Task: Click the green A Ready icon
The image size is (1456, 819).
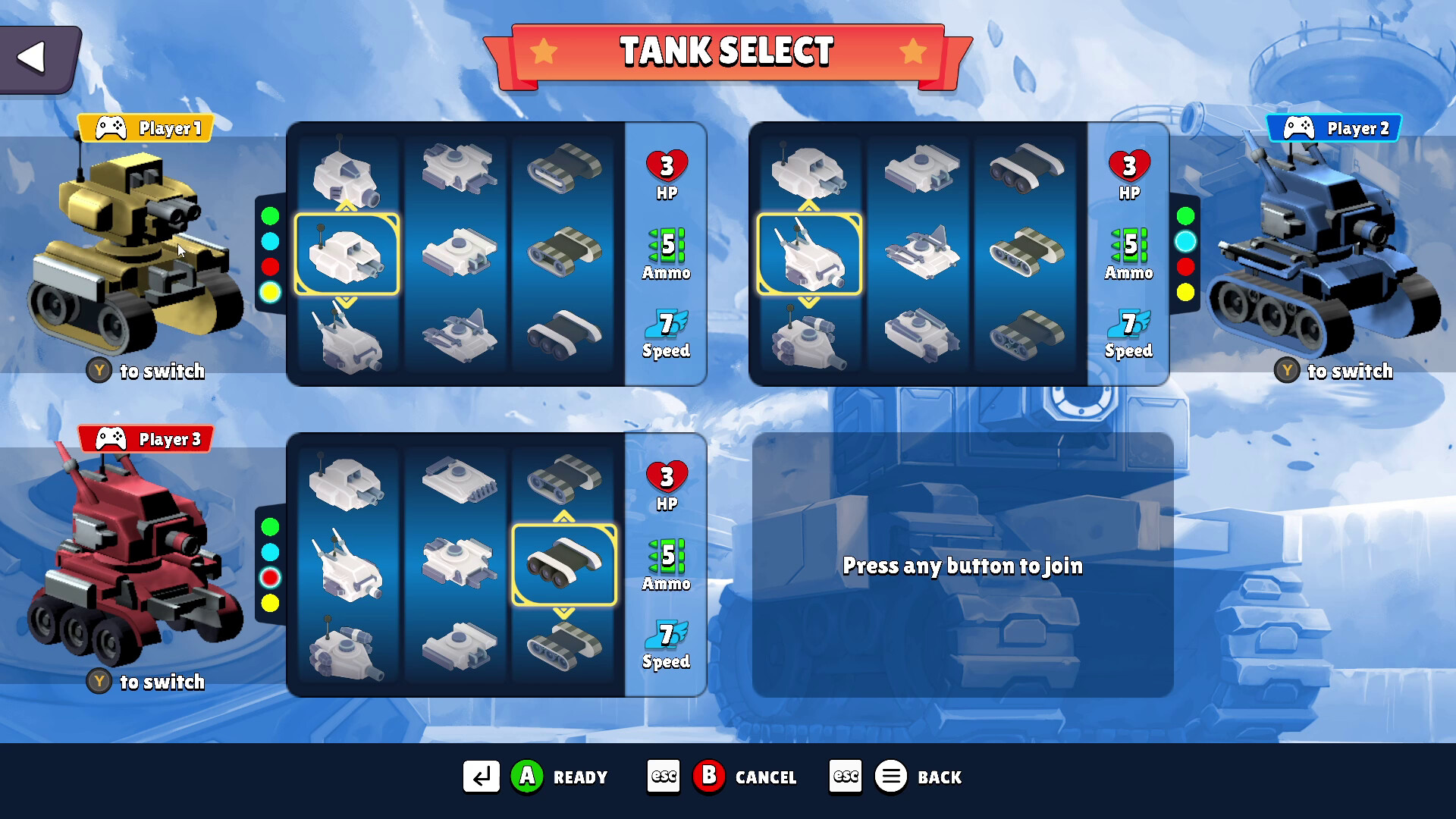Action: (x=527, y=776)
